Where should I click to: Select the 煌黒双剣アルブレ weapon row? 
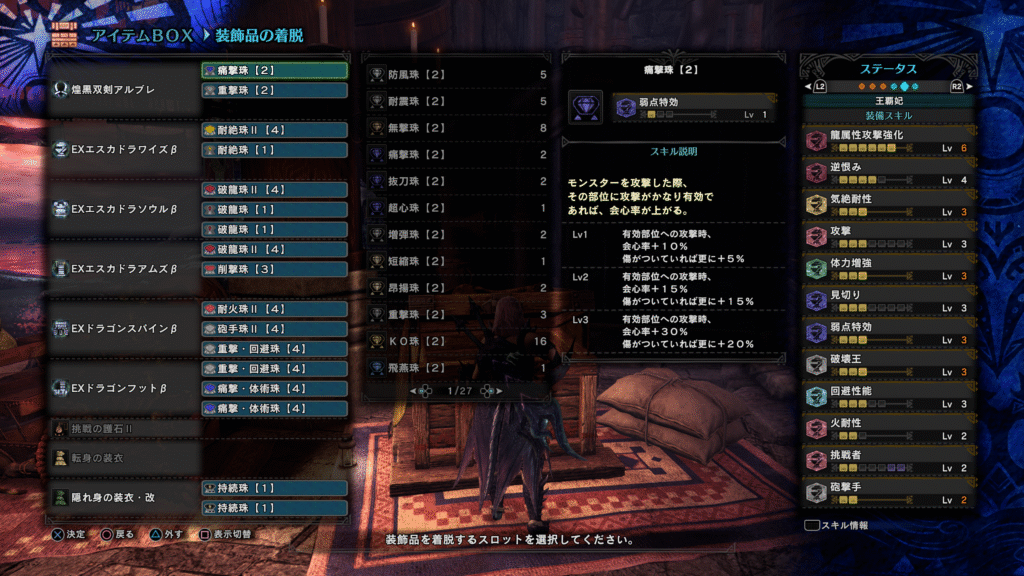(123, 89)
